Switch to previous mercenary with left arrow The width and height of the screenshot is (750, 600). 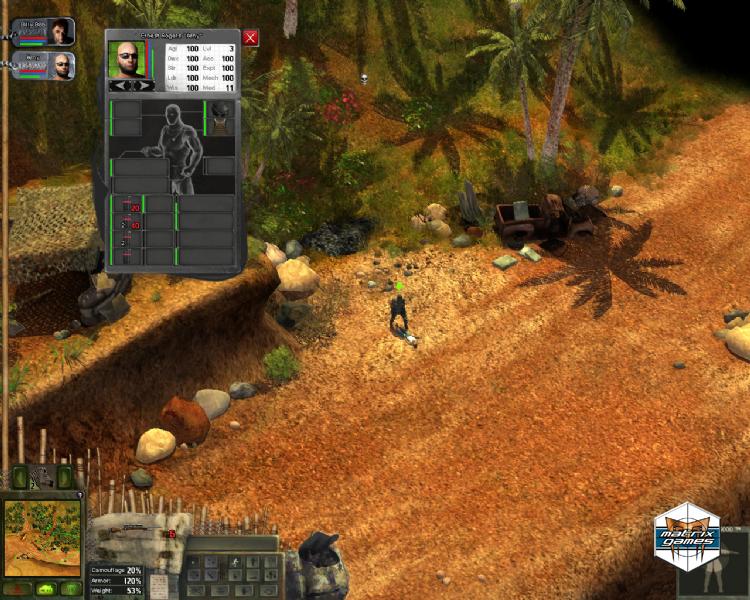click(119, 86)
